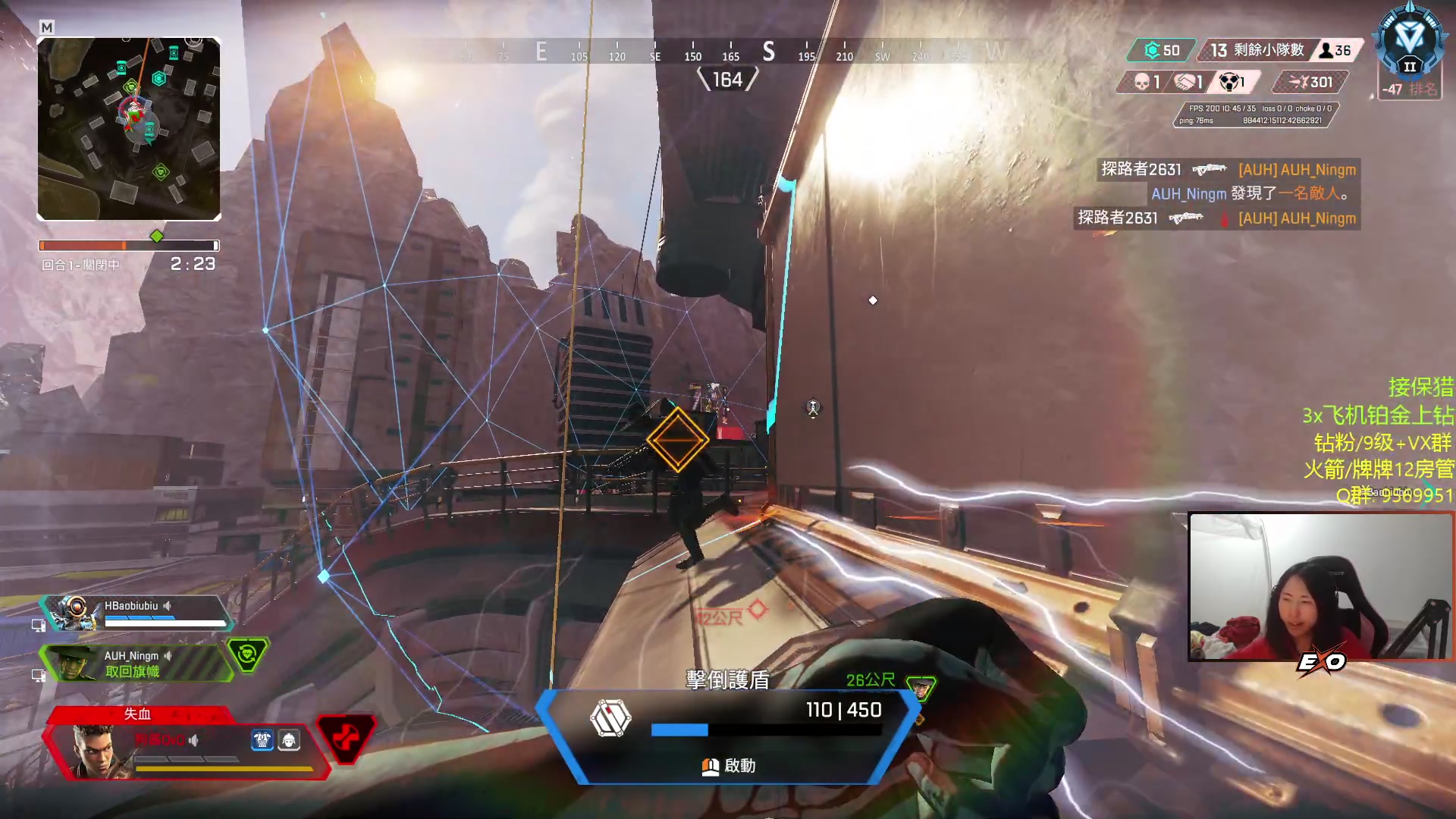1456x819 pixels.
Task: Open the minimap
Action: click(x=129, y=129)
